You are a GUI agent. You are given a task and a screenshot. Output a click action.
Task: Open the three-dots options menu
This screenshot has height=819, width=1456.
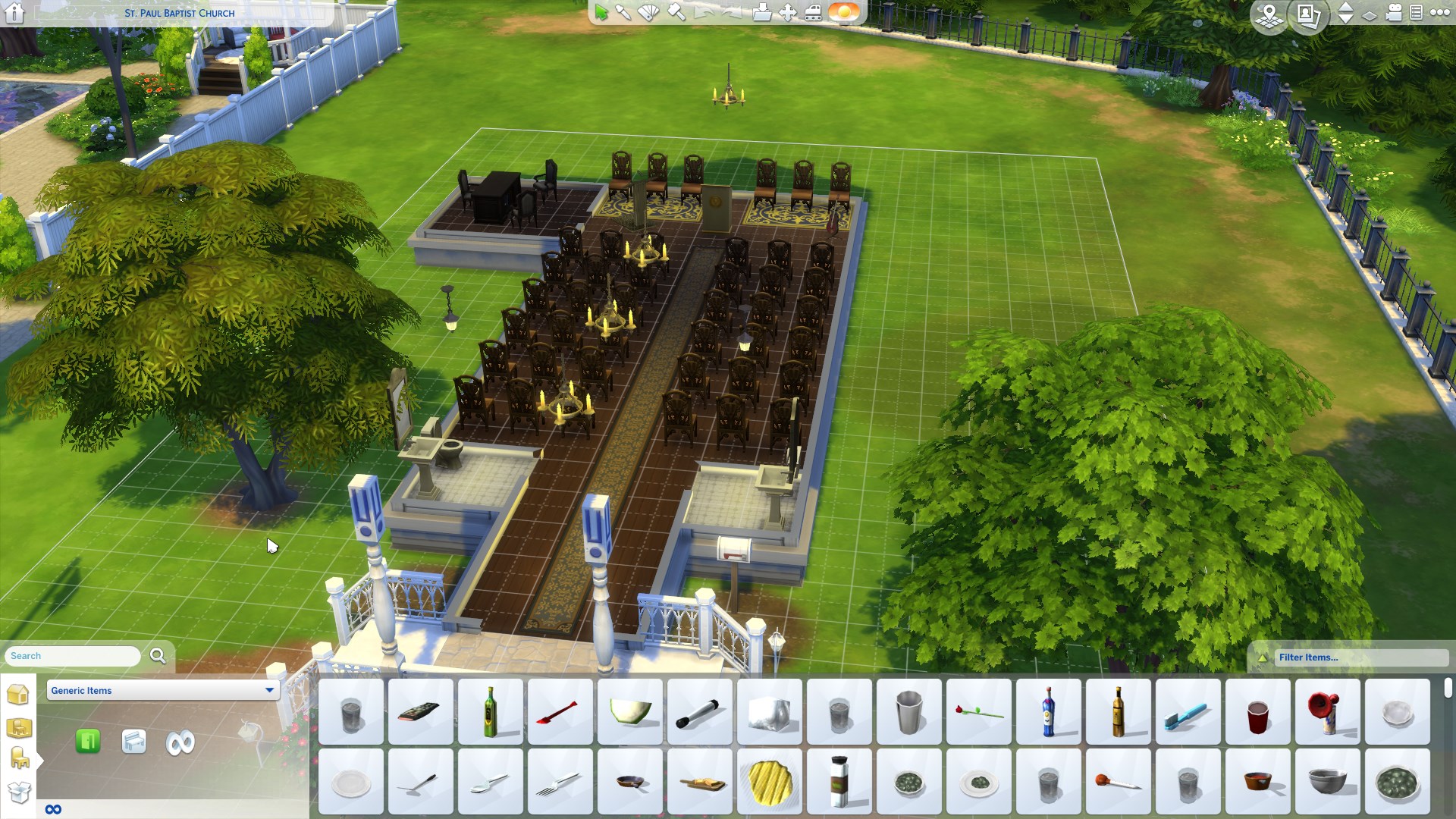pyautogui.click(x=1439, y=13)
